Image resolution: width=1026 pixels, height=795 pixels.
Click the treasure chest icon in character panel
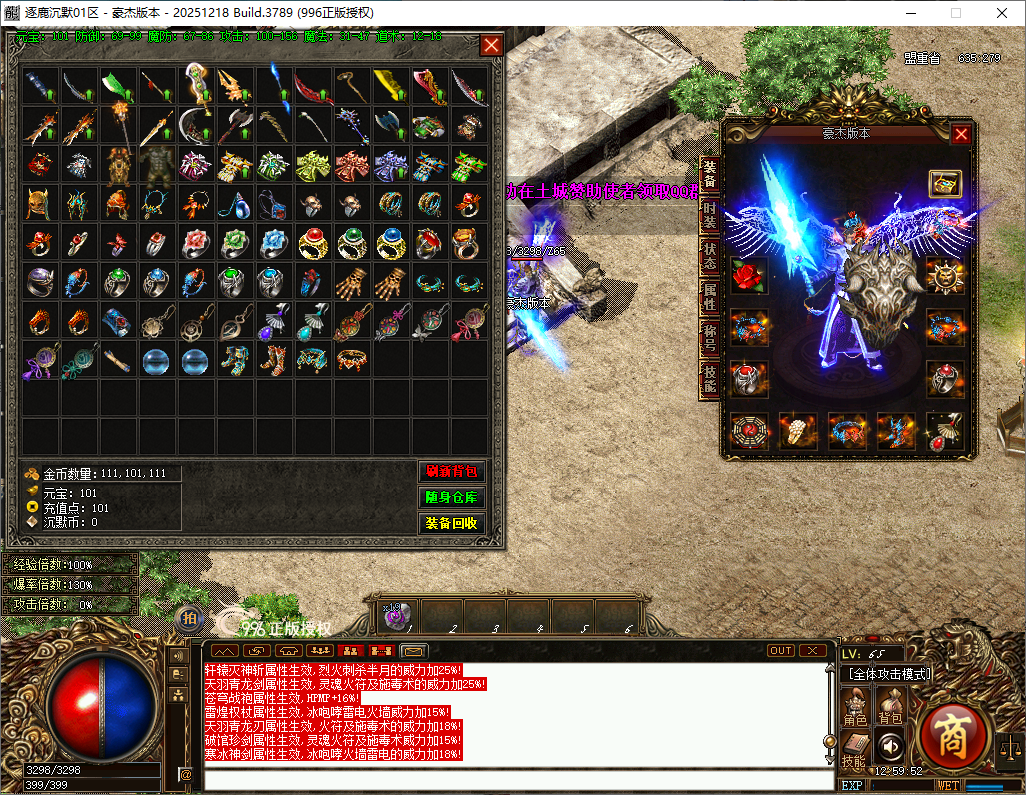[x=945, y=183]
